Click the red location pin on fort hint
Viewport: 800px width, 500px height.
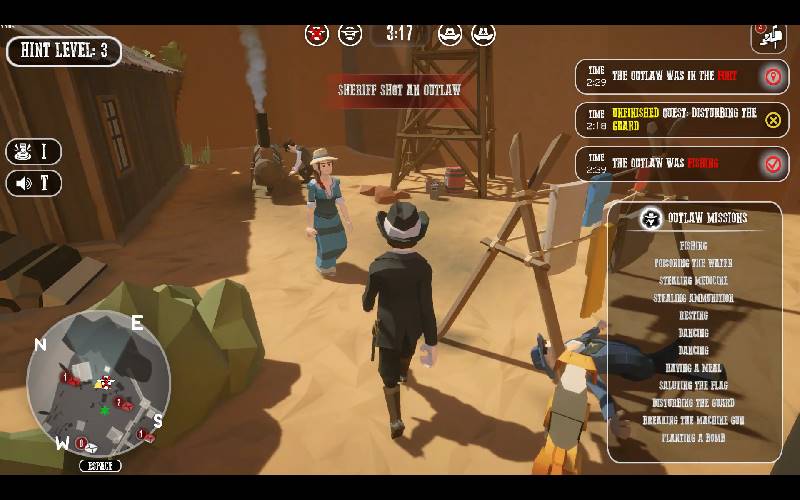pyautogui.click(x=772, y=77)
